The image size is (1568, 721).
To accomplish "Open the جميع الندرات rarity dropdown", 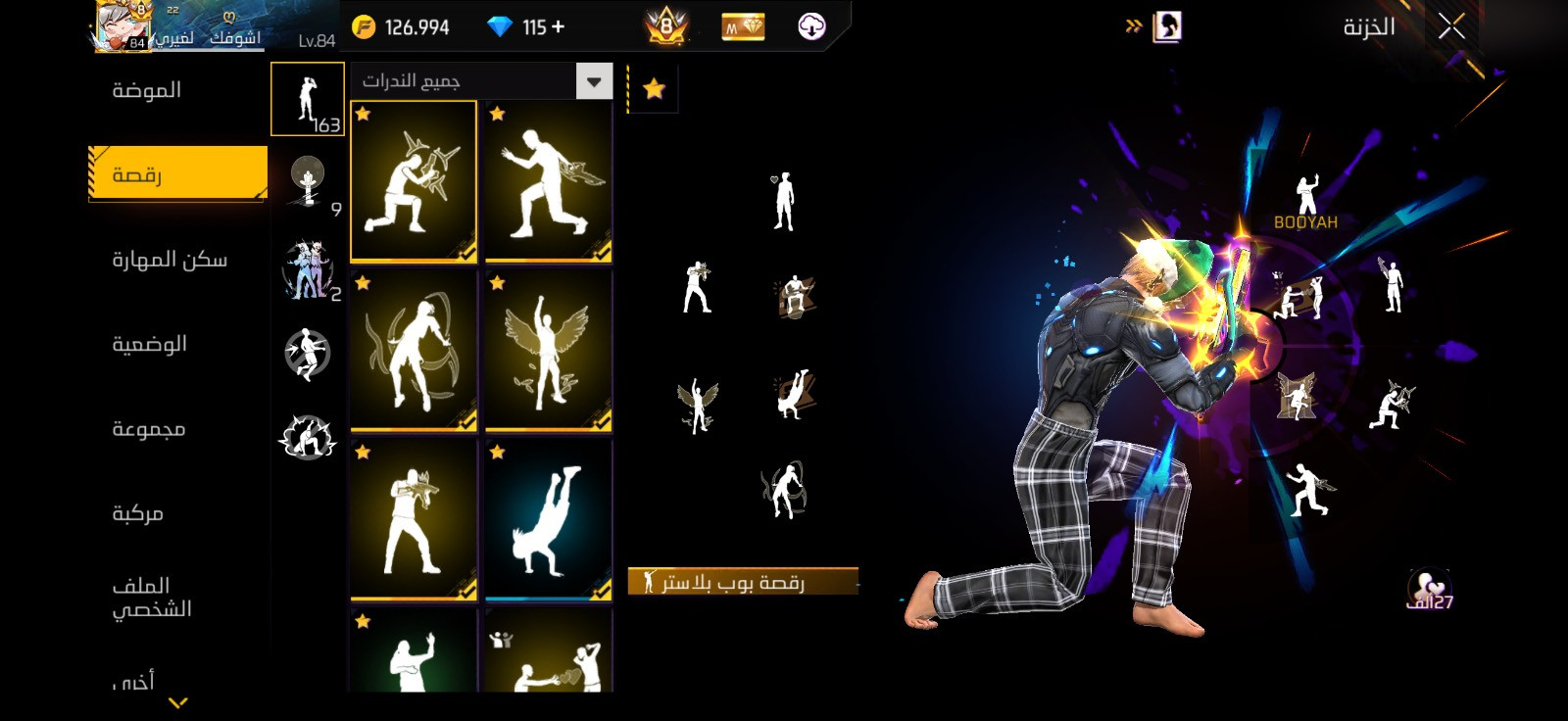I will tap(482, 81).
